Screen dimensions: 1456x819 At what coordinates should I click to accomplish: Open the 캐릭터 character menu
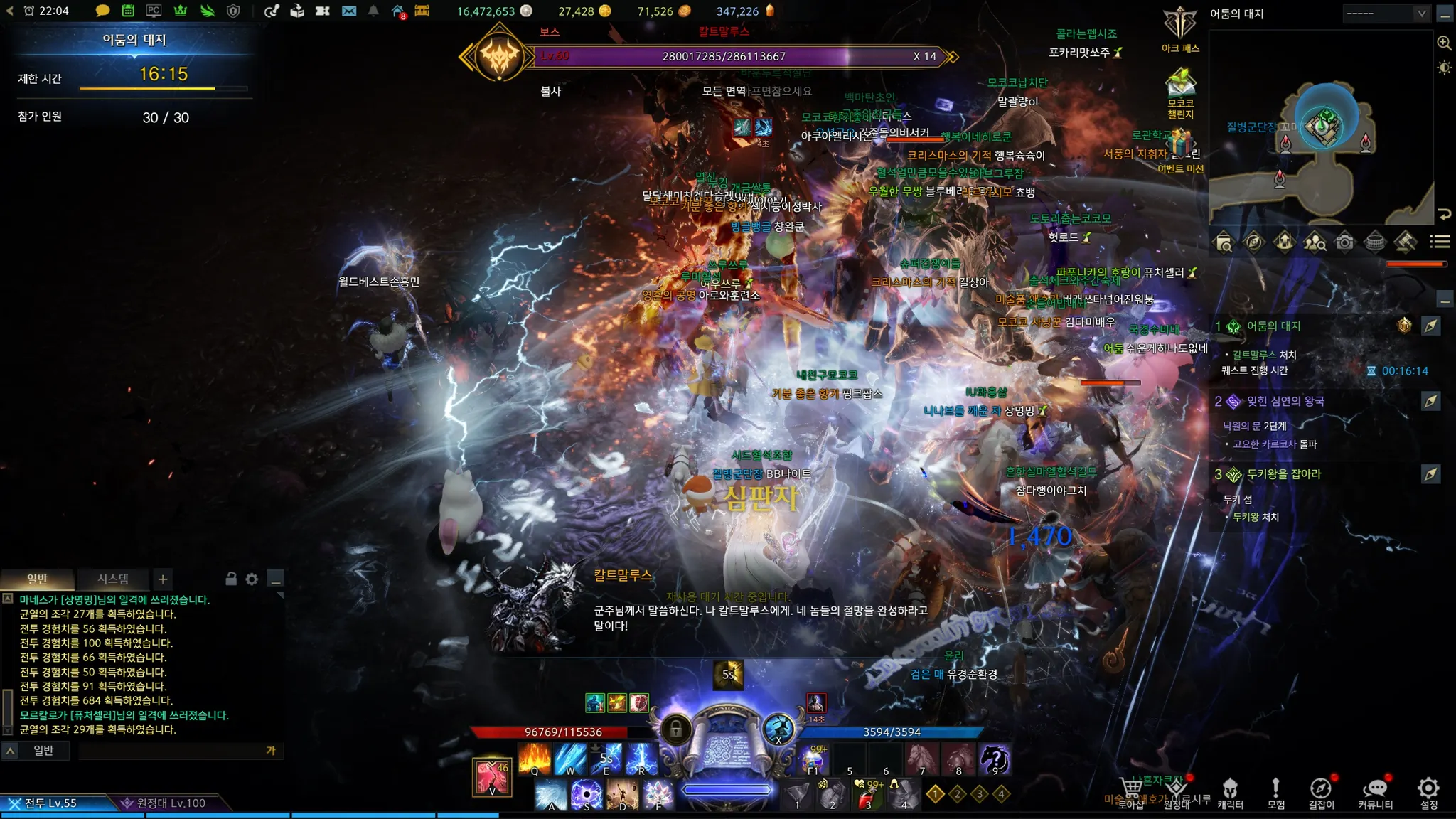(x=1230, y=793)
